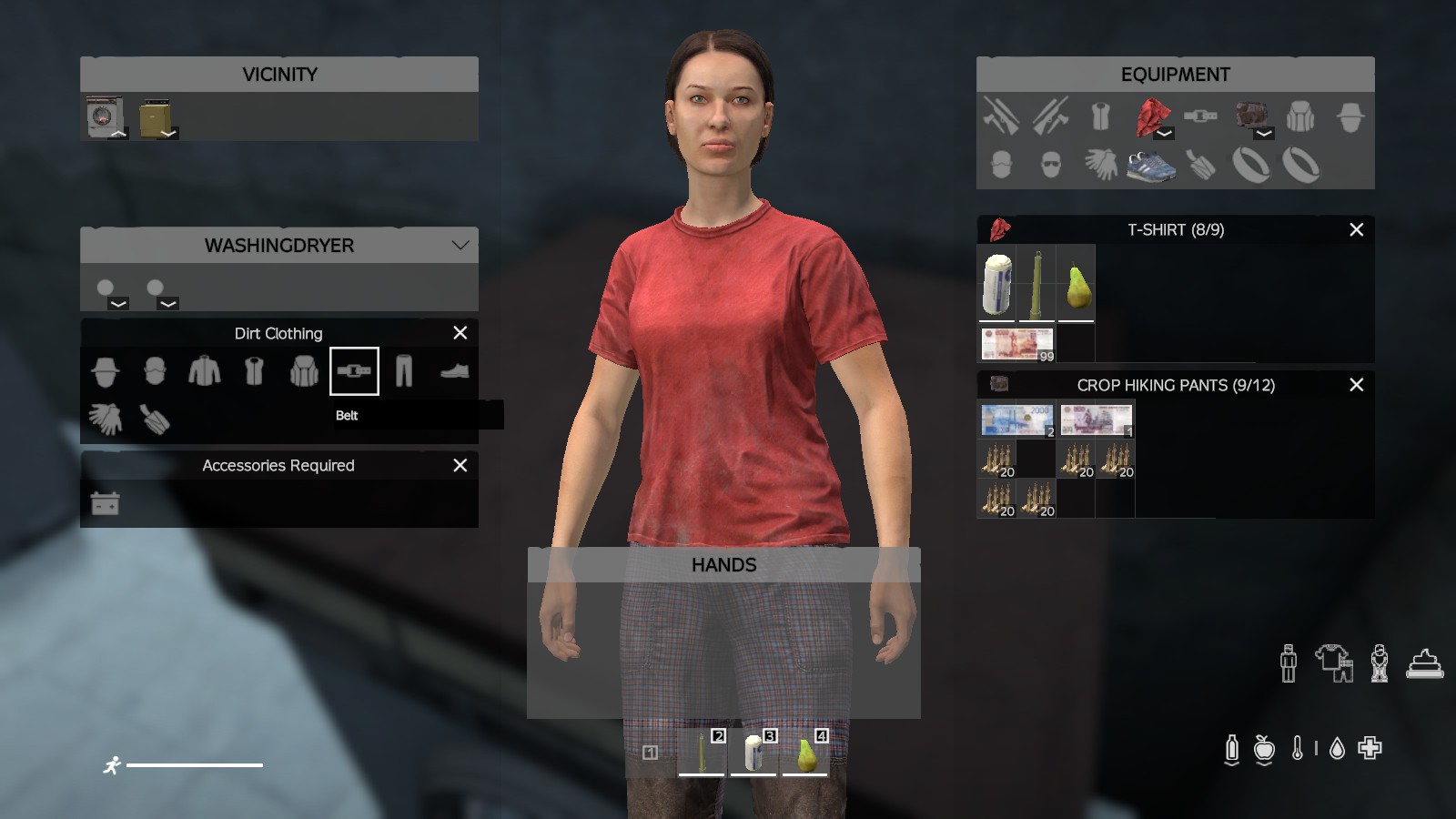This screenshot has height=819, width=1456.
Task: Select the backpack equipment slot
Action: tap(1300, 116)
